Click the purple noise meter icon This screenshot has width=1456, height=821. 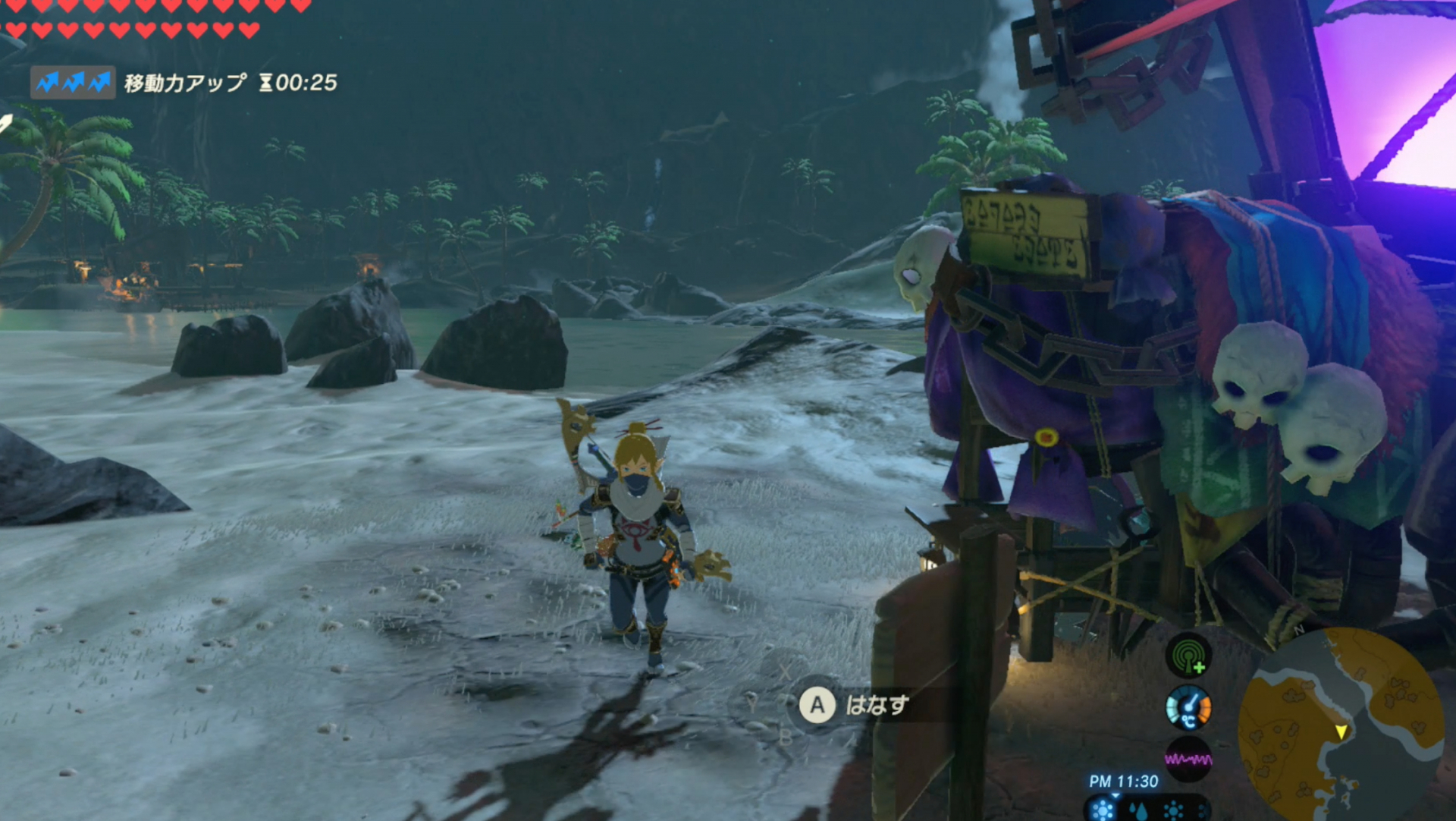1188,759
